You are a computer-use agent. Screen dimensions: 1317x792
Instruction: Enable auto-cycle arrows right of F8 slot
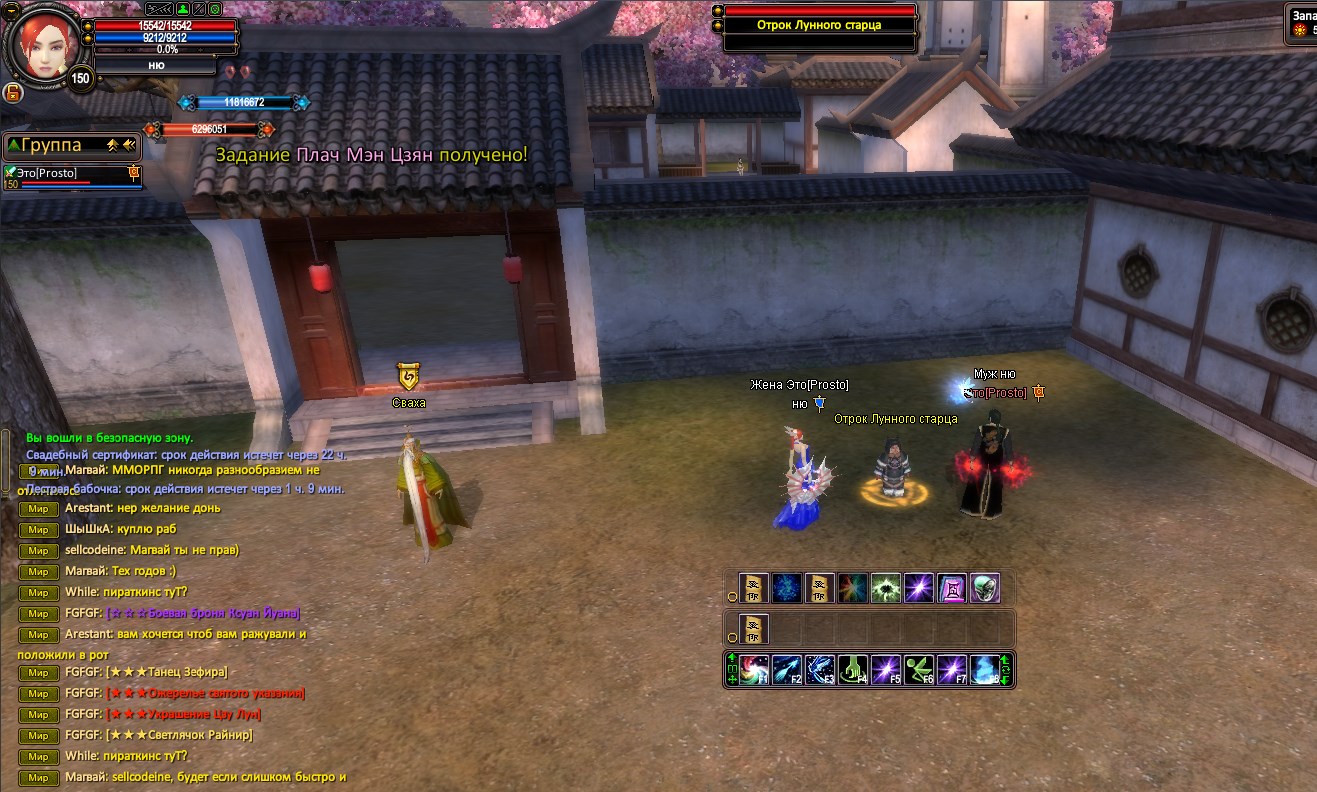[x=1005, y=671]
